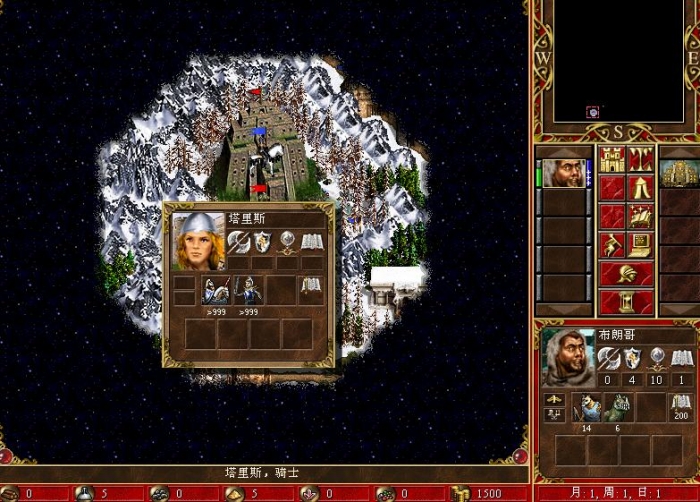This screenshot has height=502, width=700.
Task: Open system options via the computer icon
Action: [641, 244]
